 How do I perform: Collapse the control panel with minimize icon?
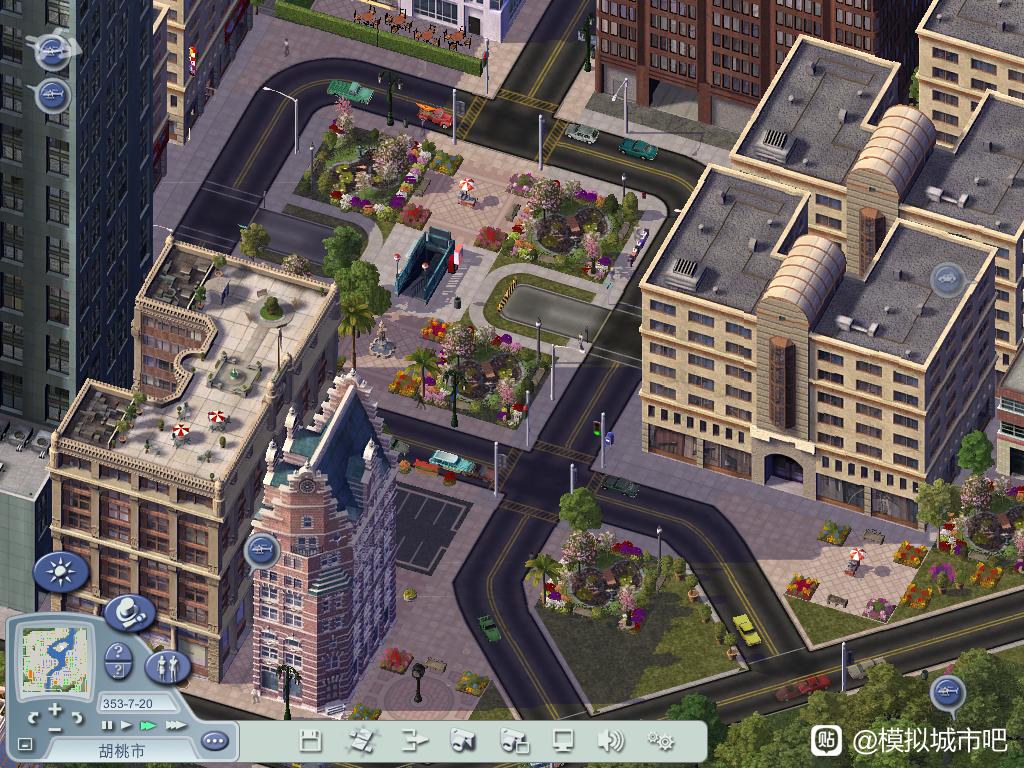(26, 744)
